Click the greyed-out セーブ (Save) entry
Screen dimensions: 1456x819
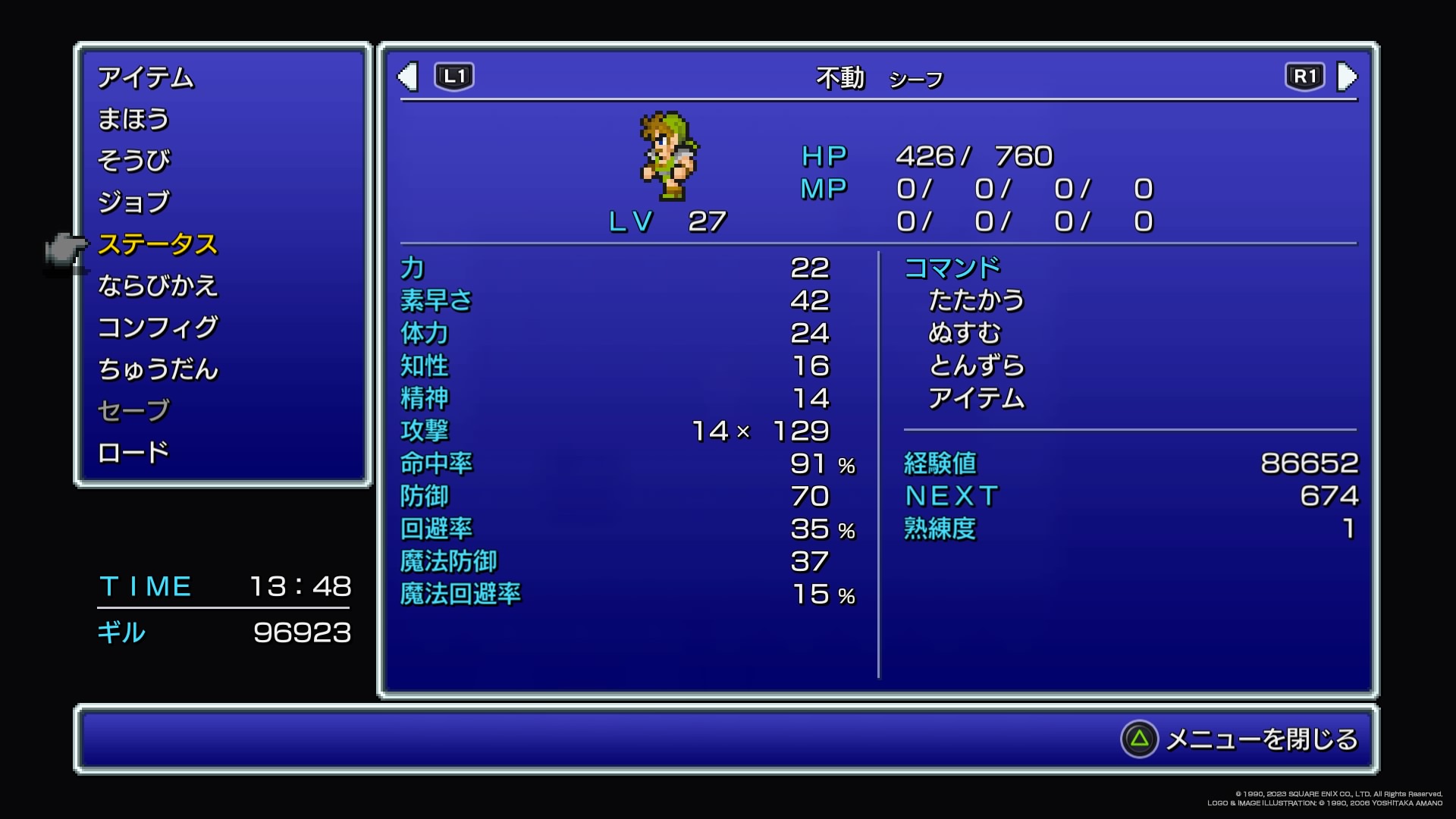[x=133, y=411]
